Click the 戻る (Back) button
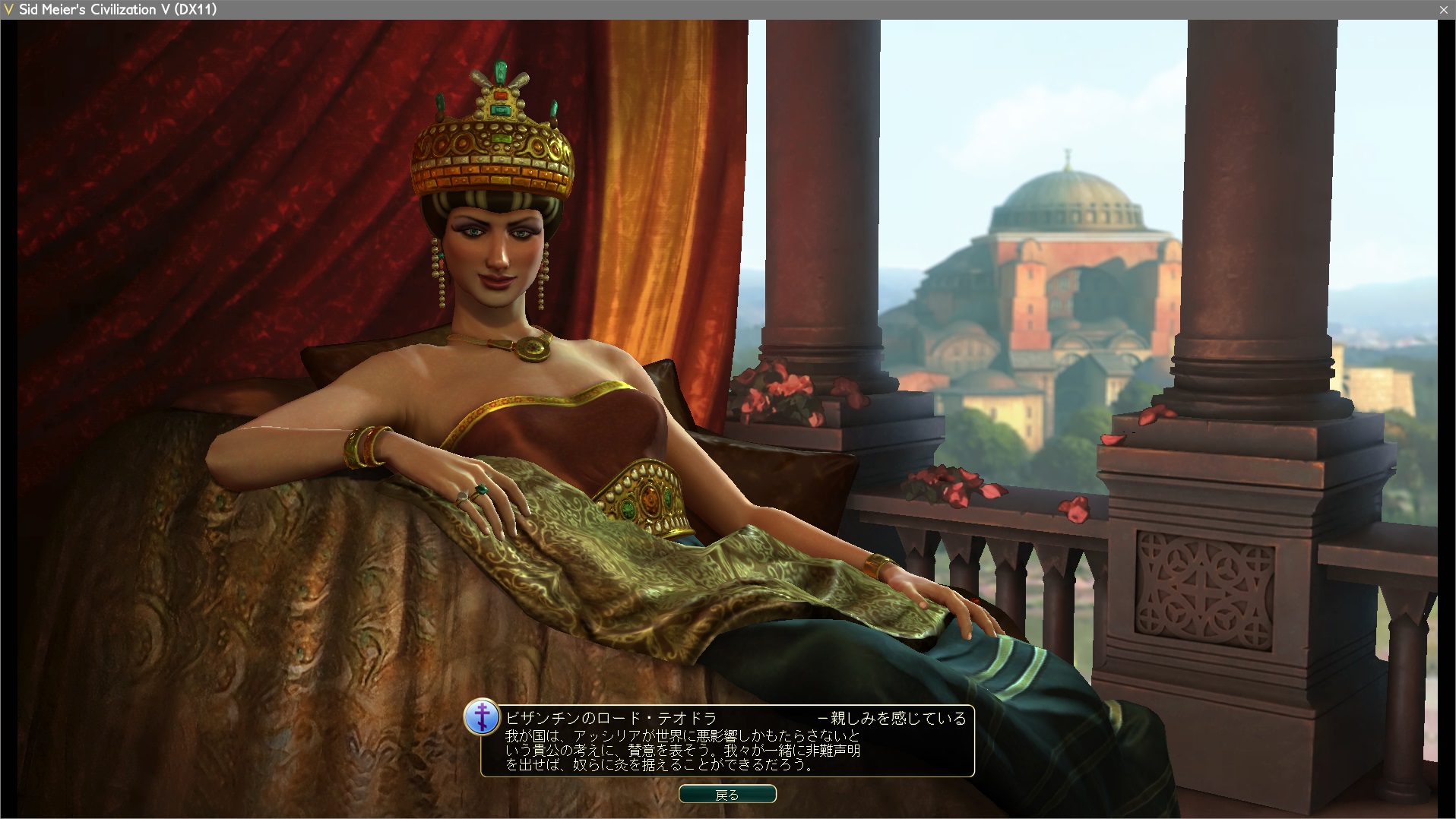Viewport: 1456px width, 819px height. point(727,795)
